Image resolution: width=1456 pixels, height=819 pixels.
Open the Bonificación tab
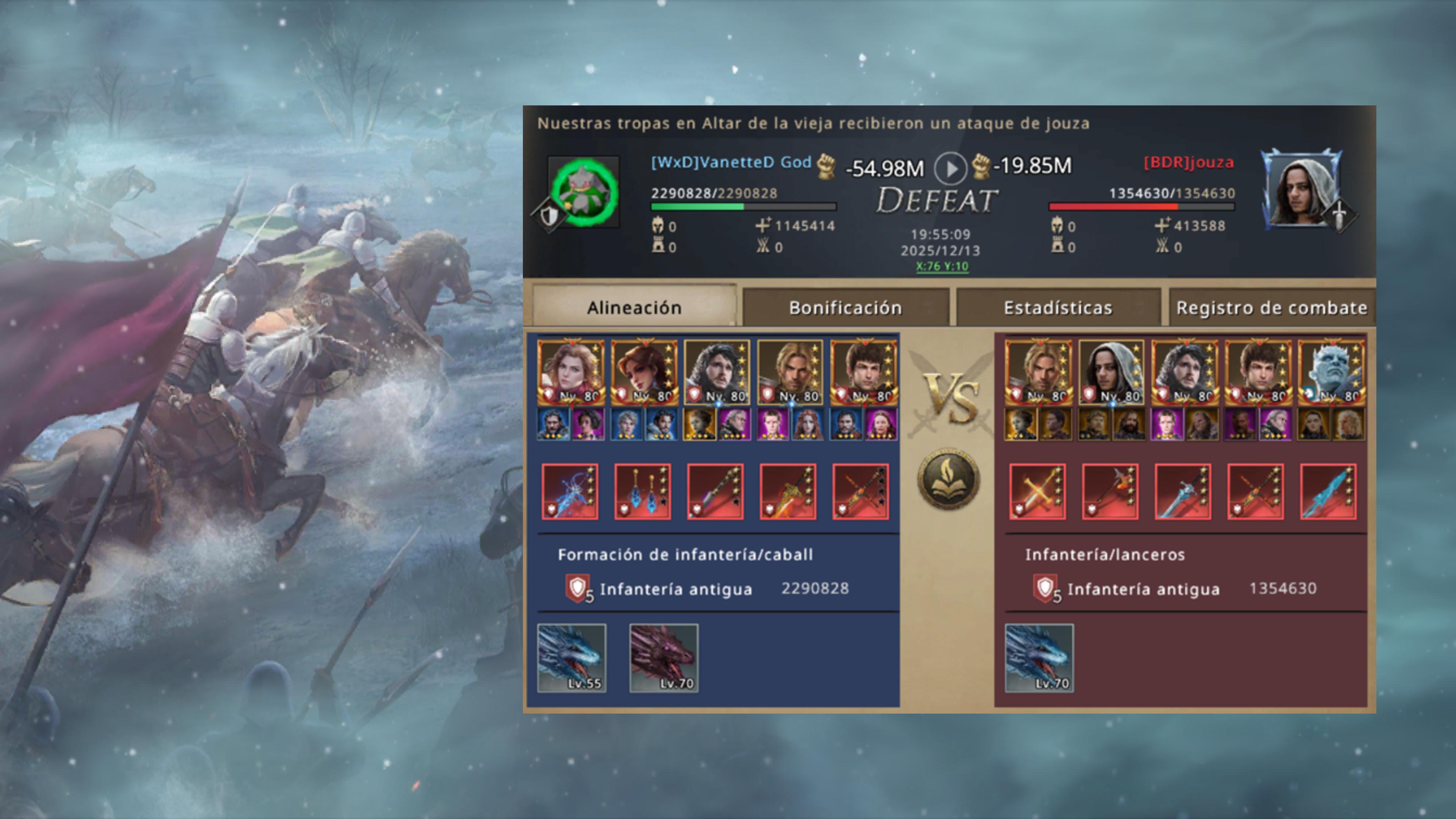[846, 307]
